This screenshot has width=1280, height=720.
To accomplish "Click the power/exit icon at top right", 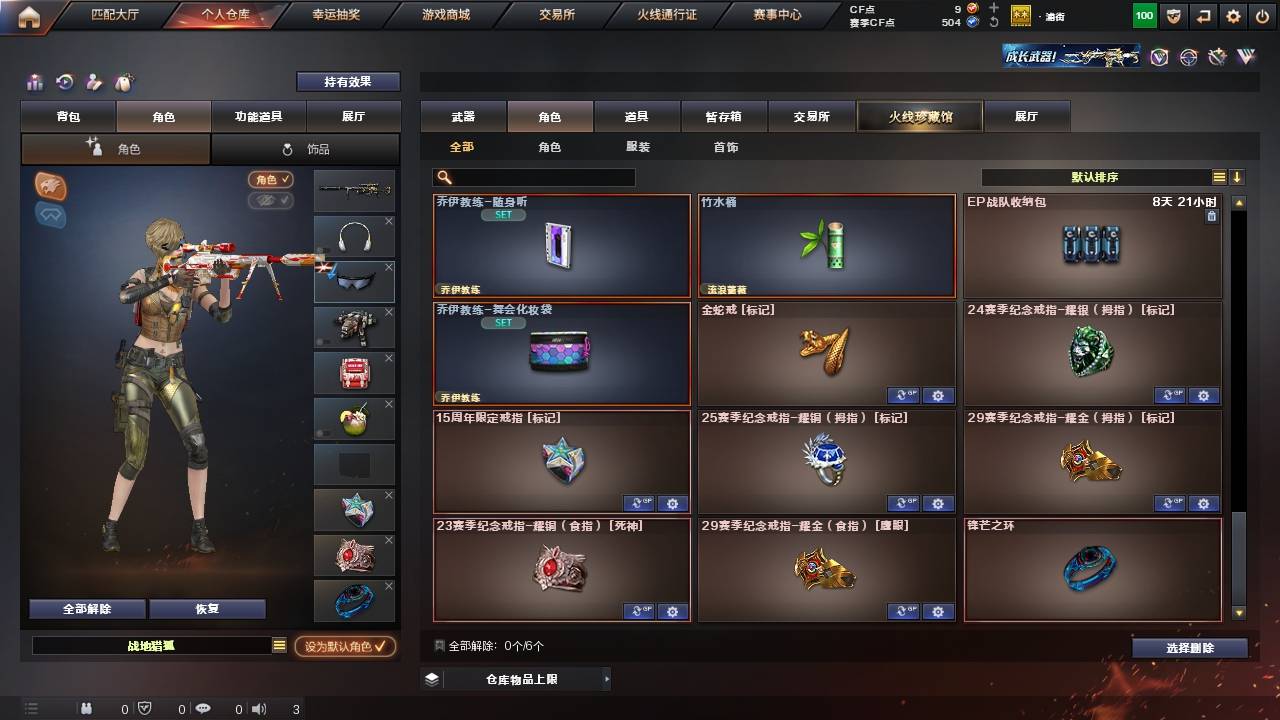I will [x=1261, y=15].
